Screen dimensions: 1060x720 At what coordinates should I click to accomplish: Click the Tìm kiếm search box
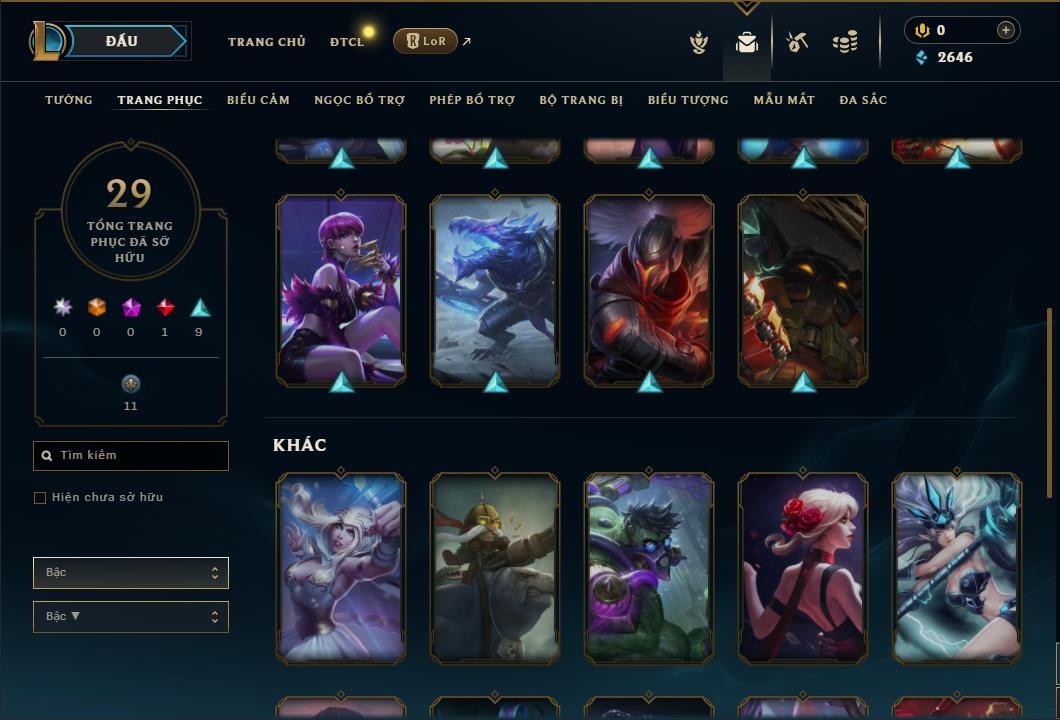[131, 456]
